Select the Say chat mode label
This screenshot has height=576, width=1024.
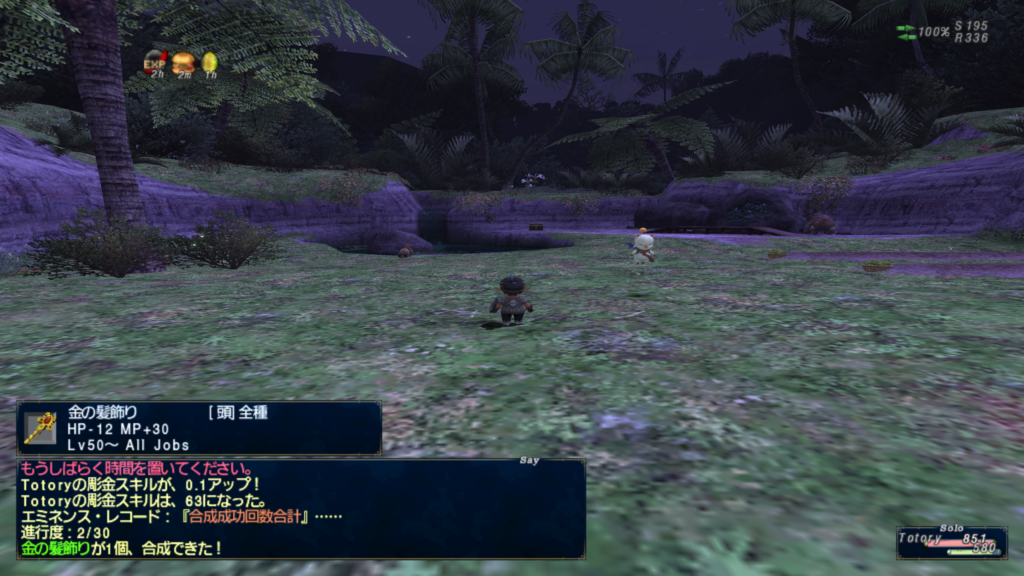[x=530, y=461]
